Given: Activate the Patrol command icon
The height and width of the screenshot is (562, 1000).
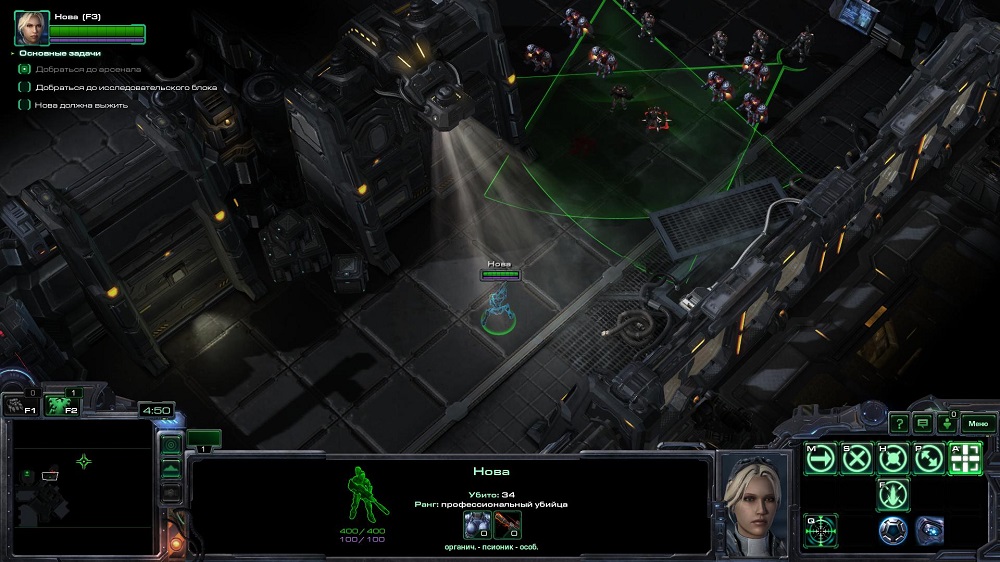Looking at the screenshot, I should 929,458.
